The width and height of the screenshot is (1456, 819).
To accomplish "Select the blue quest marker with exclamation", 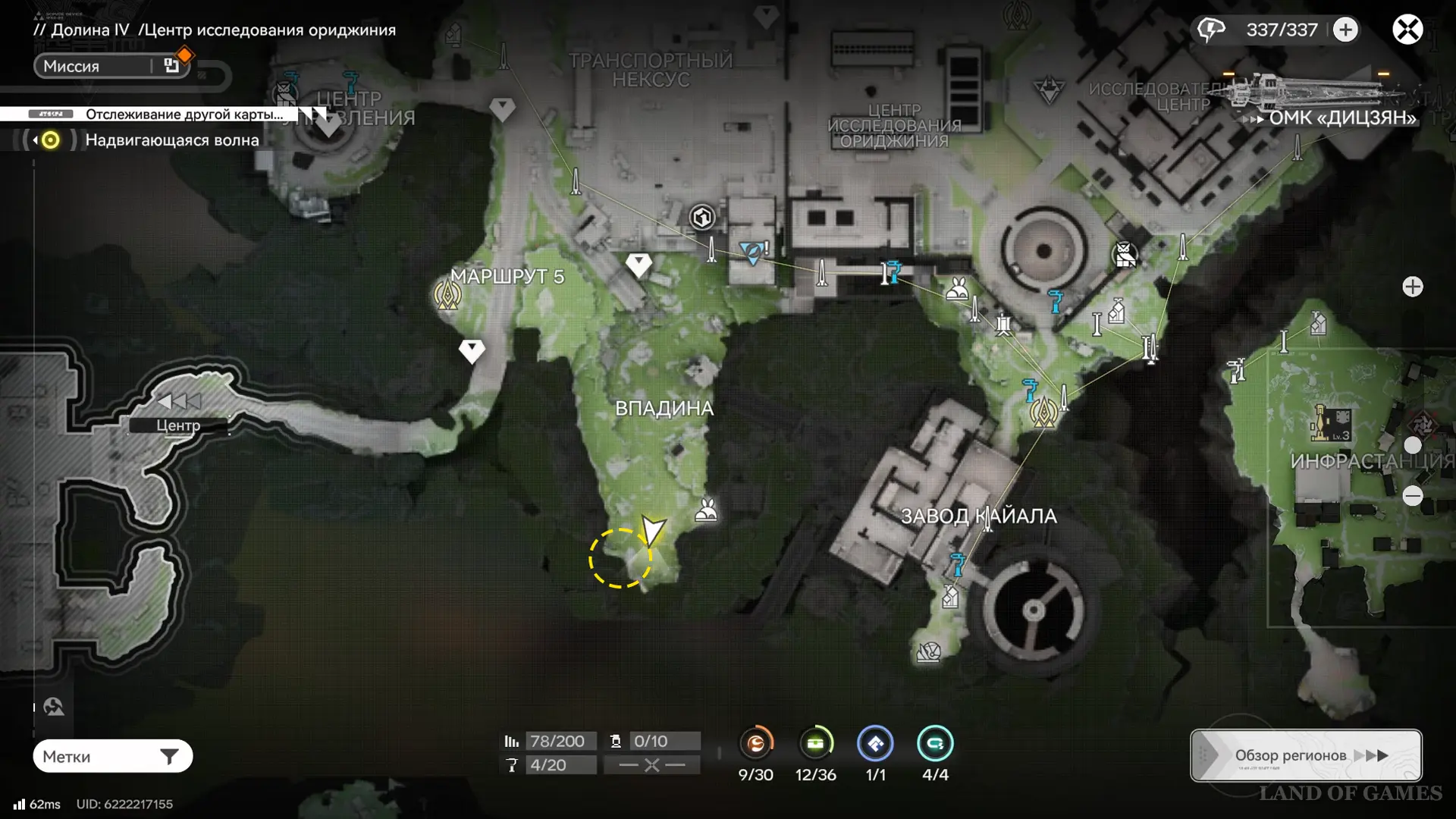I will pos(754,252).
